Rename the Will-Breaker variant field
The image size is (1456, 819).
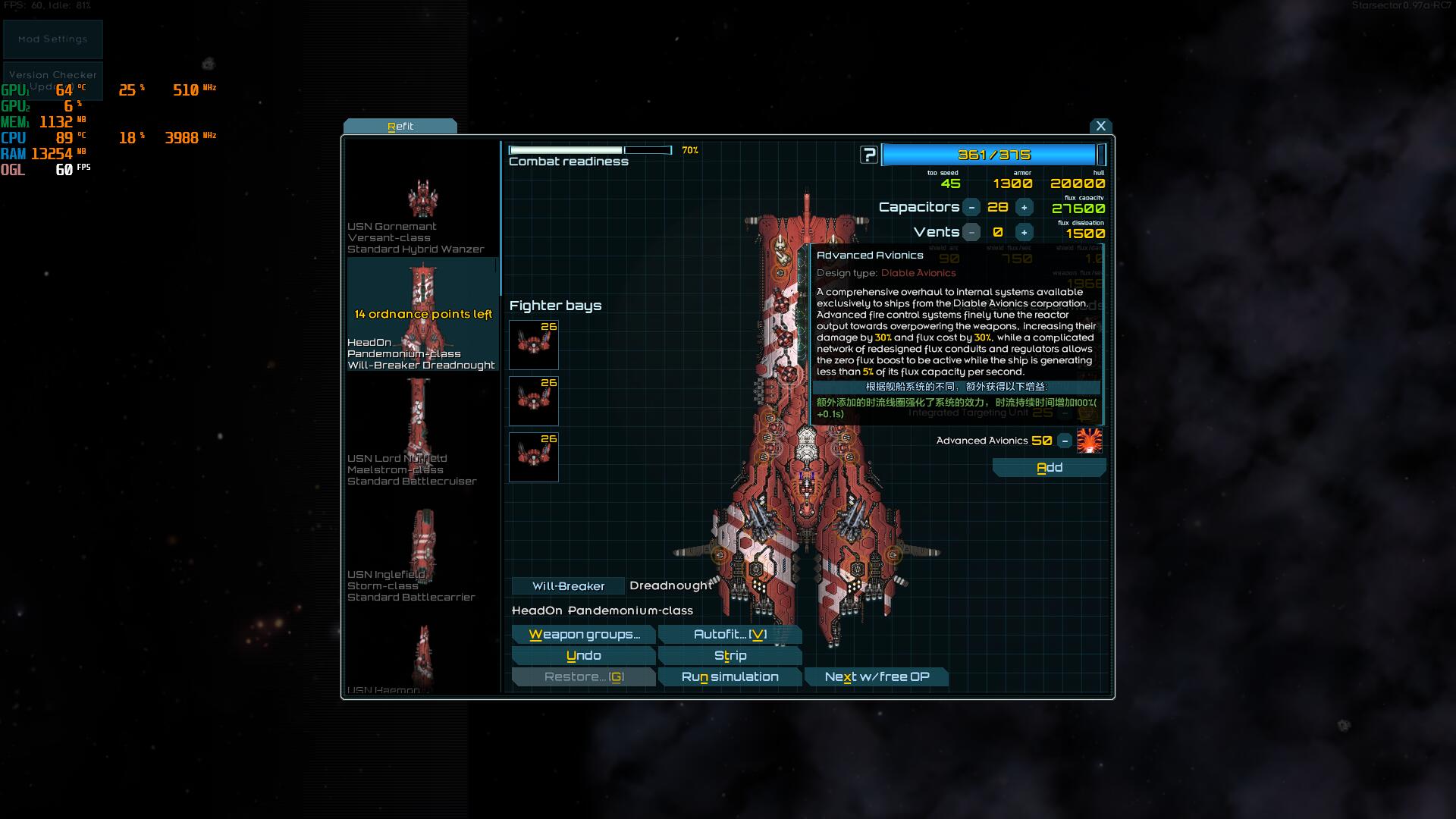pos(568,586)
